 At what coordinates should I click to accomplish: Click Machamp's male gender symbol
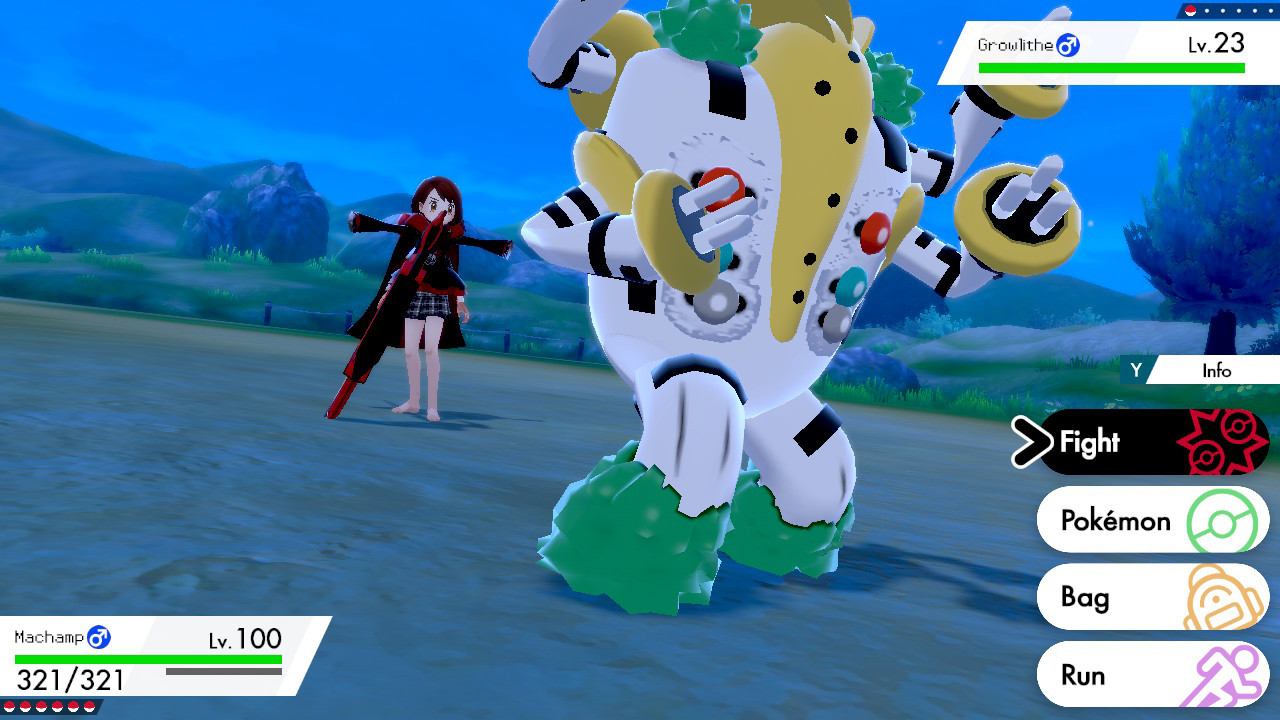tap(96, 636)
